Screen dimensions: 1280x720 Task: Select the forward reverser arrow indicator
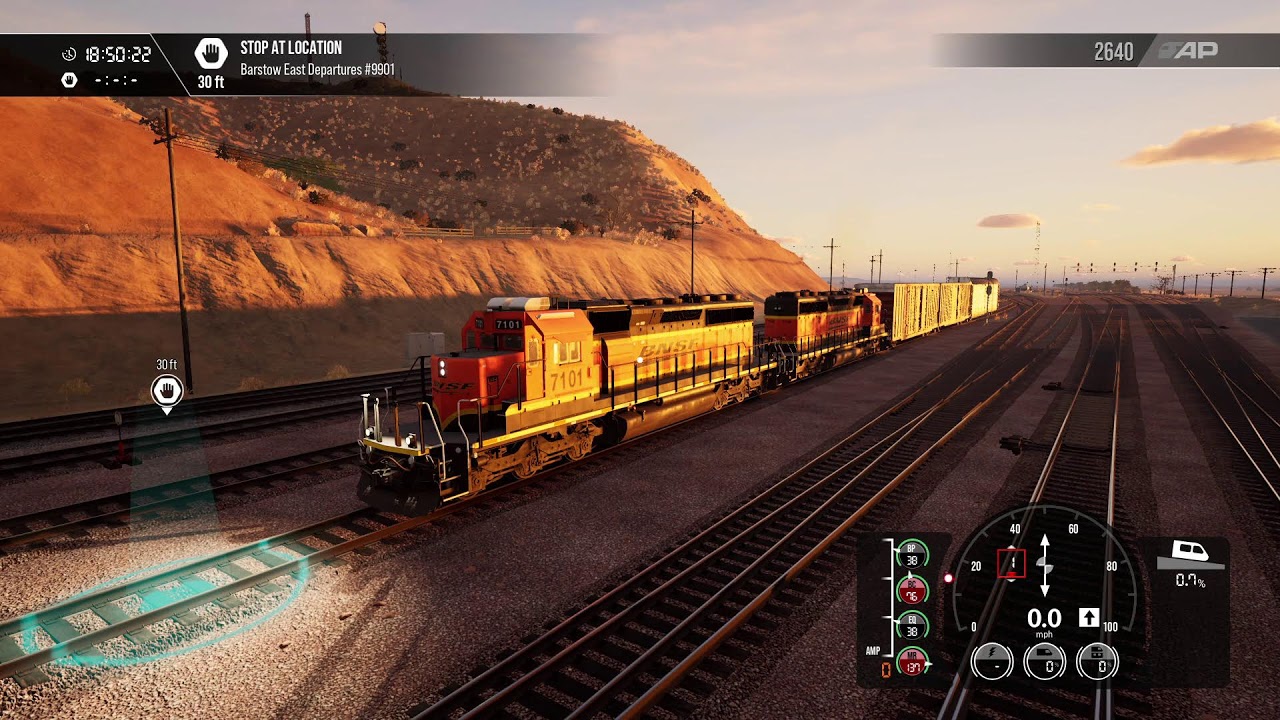(x=1088, y=618)
